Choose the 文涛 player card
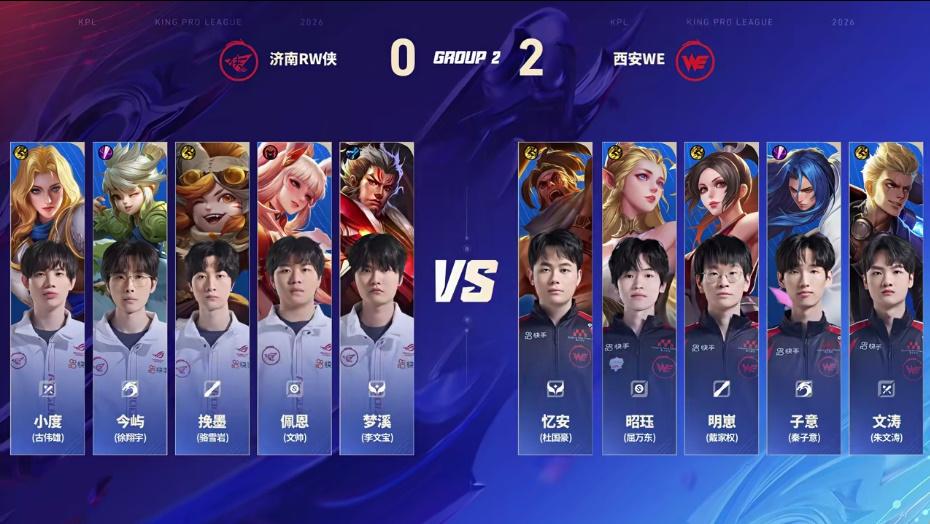 coord(886,297)
